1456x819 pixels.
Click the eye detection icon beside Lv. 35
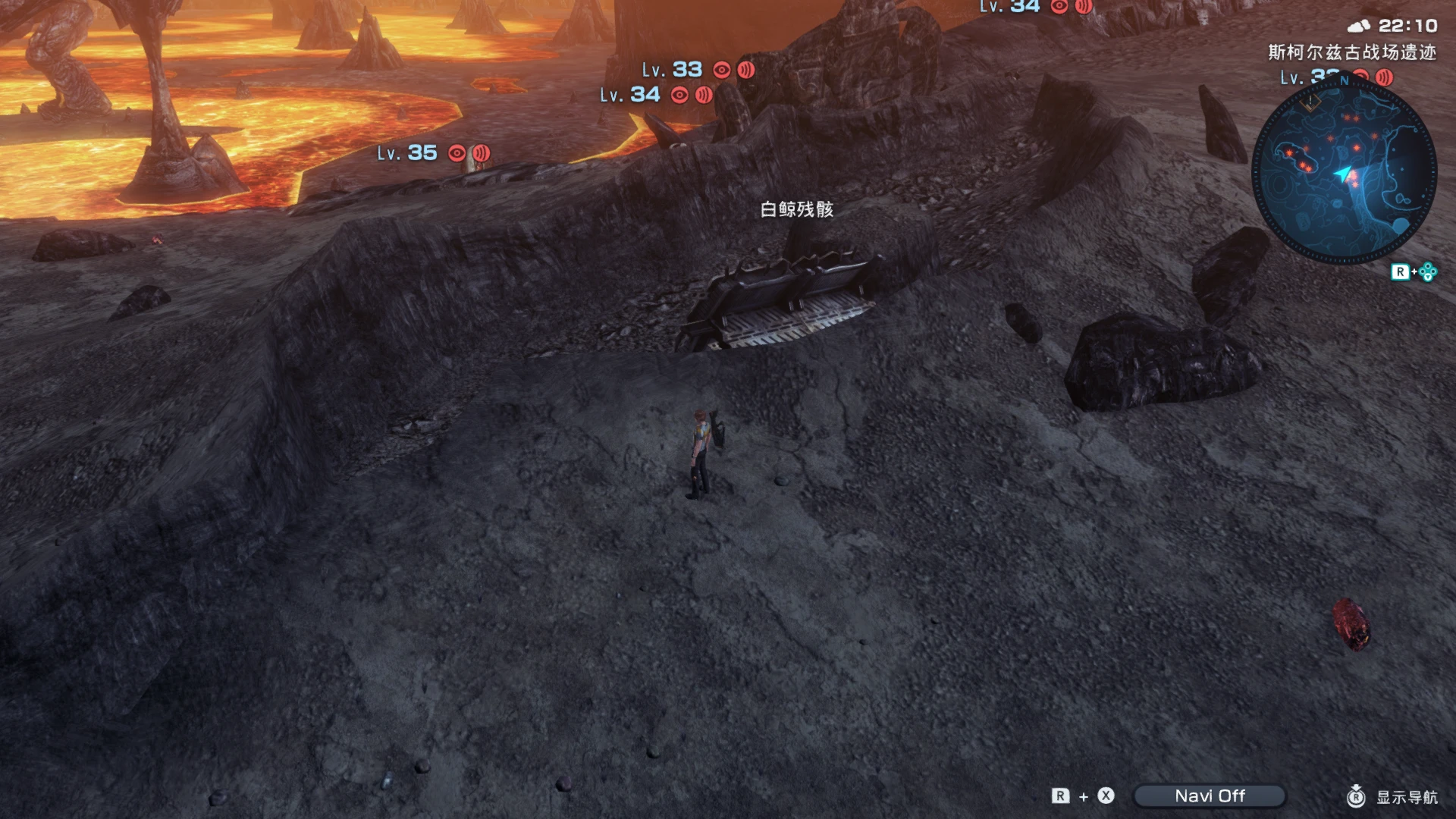coord(456,153)
